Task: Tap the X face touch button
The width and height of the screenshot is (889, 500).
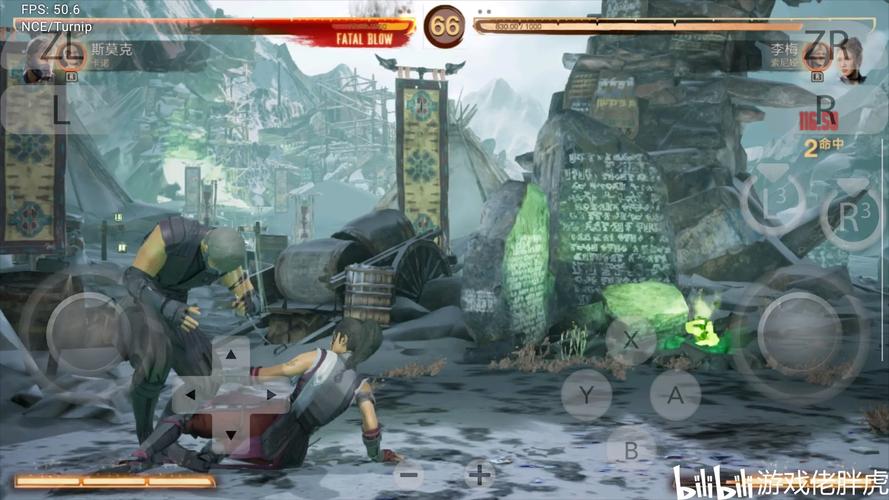Action: click(631, 340)
